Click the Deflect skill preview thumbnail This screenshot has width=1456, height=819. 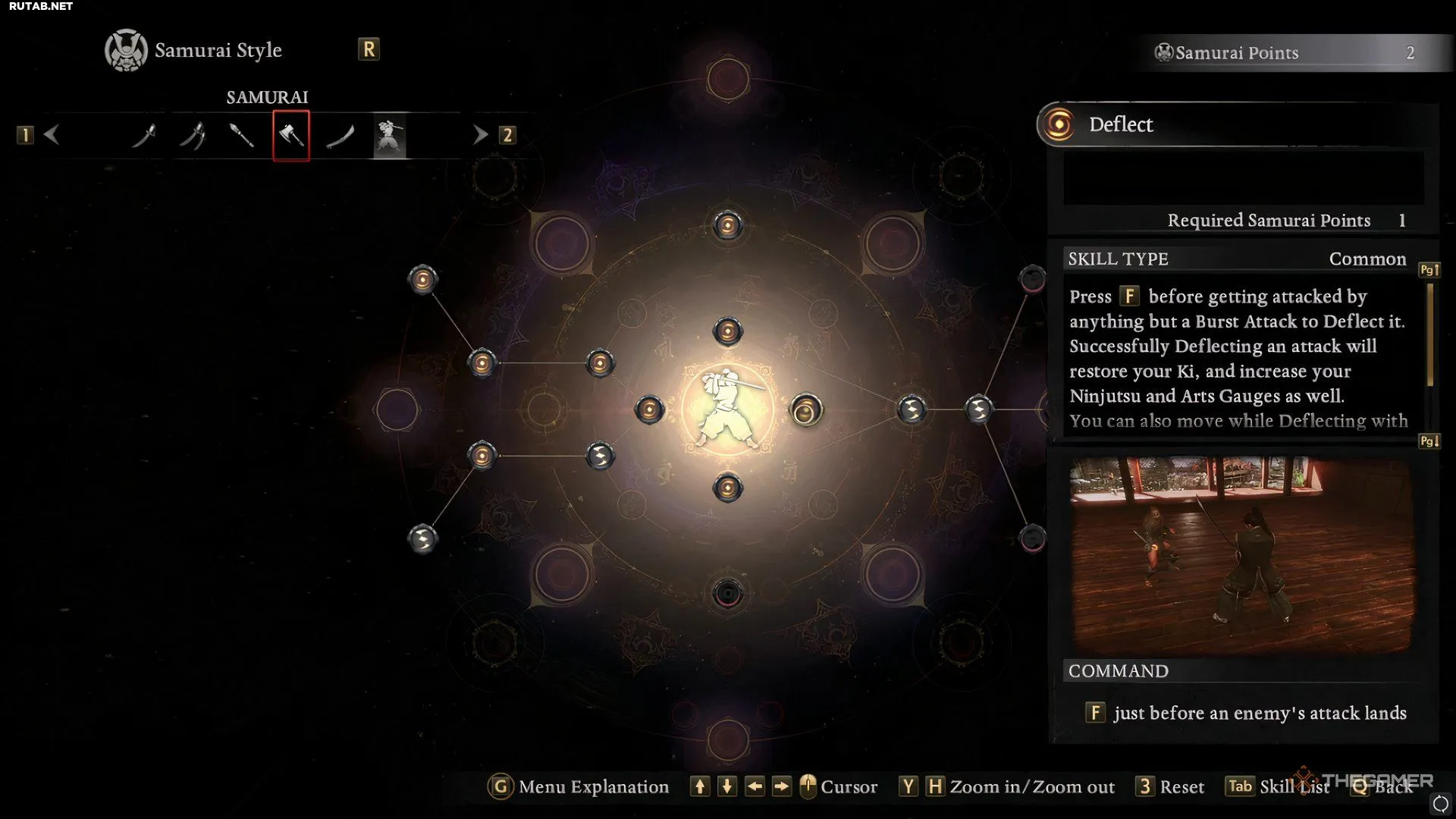(x=1241, y=554)
